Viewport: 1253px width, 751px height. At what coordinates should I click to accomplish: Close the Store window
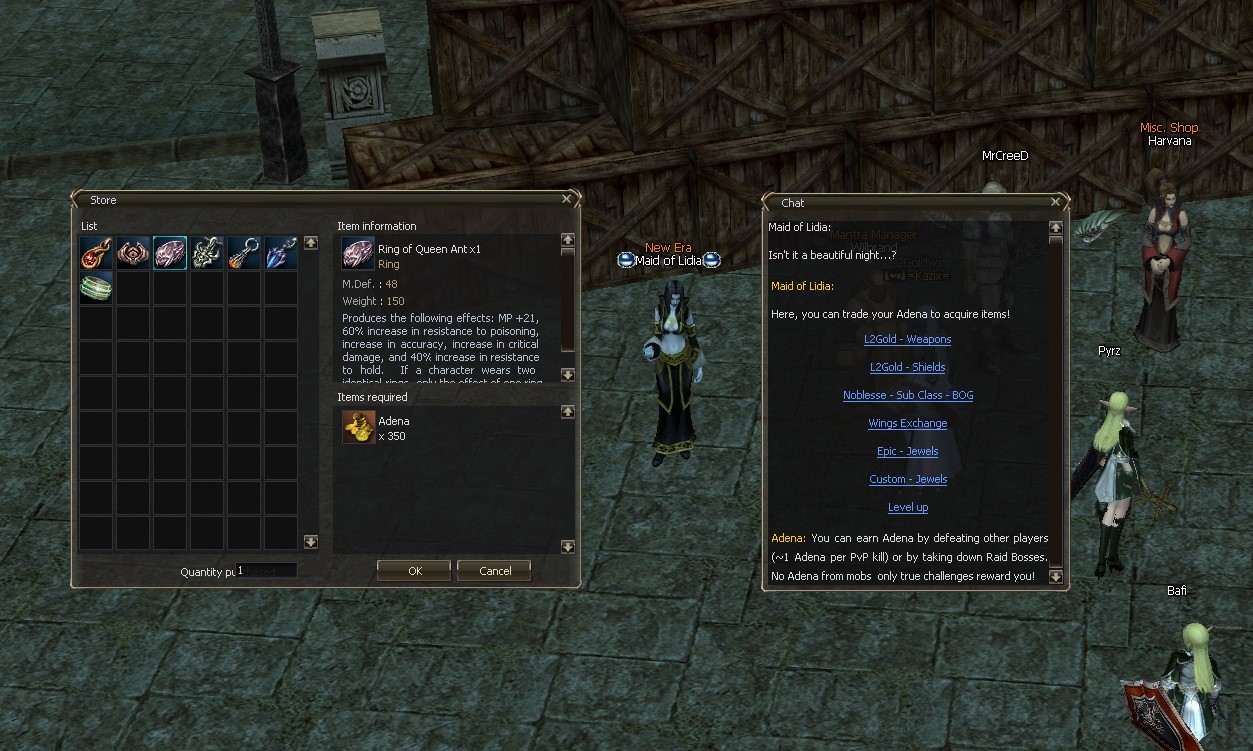pos(567,199)
